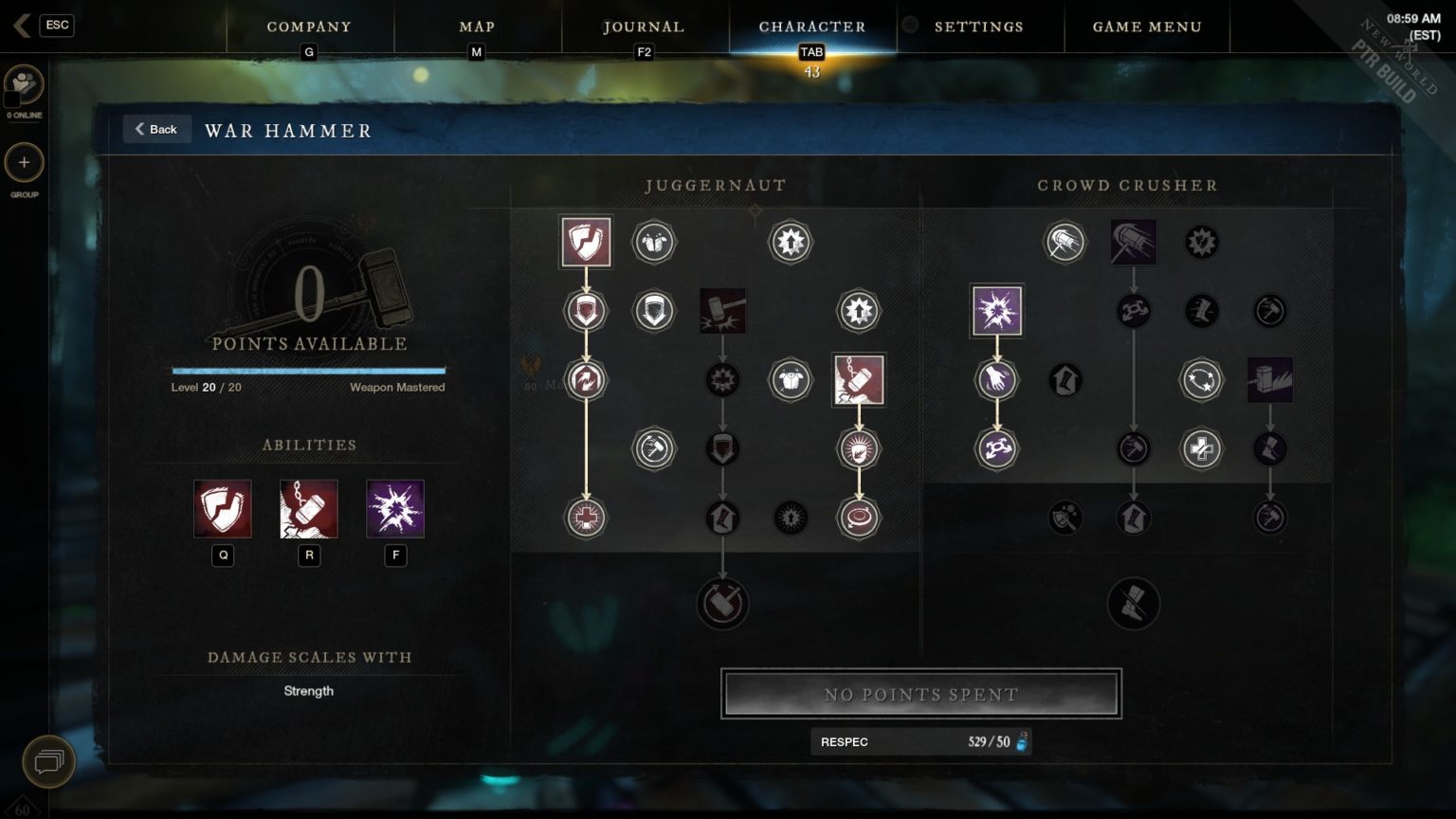
Task: Select the Wrecking Ball skill with chained hammer icon
Action: (859, 379)
